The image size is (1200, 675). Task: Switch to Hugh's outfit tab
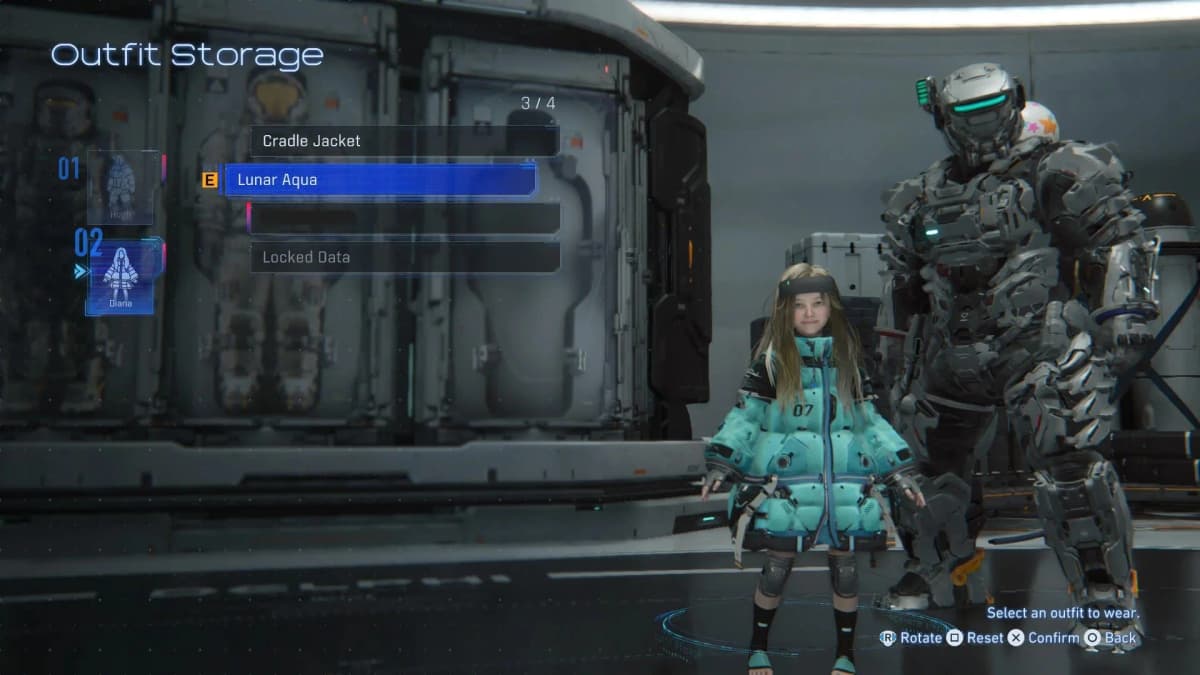point(120,188)
